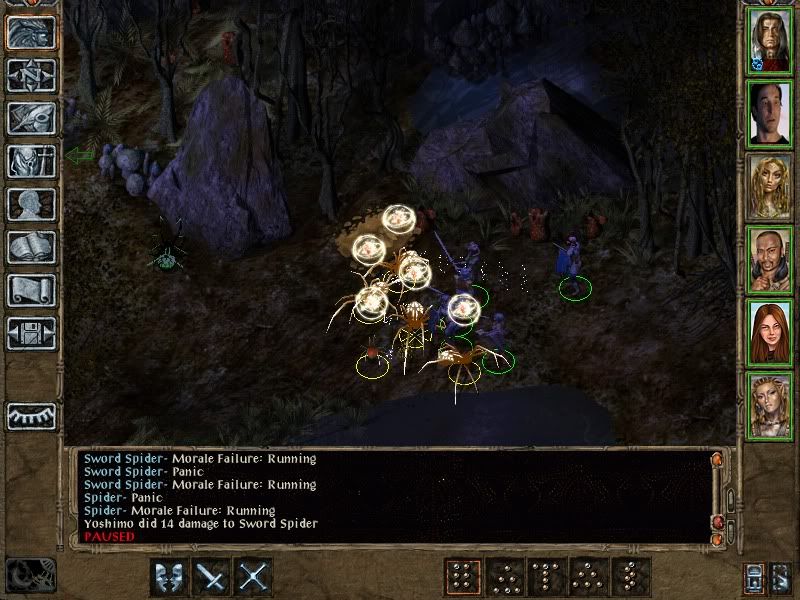Toggle party AI button in corner
800x600 pixels.
(782, 577)
